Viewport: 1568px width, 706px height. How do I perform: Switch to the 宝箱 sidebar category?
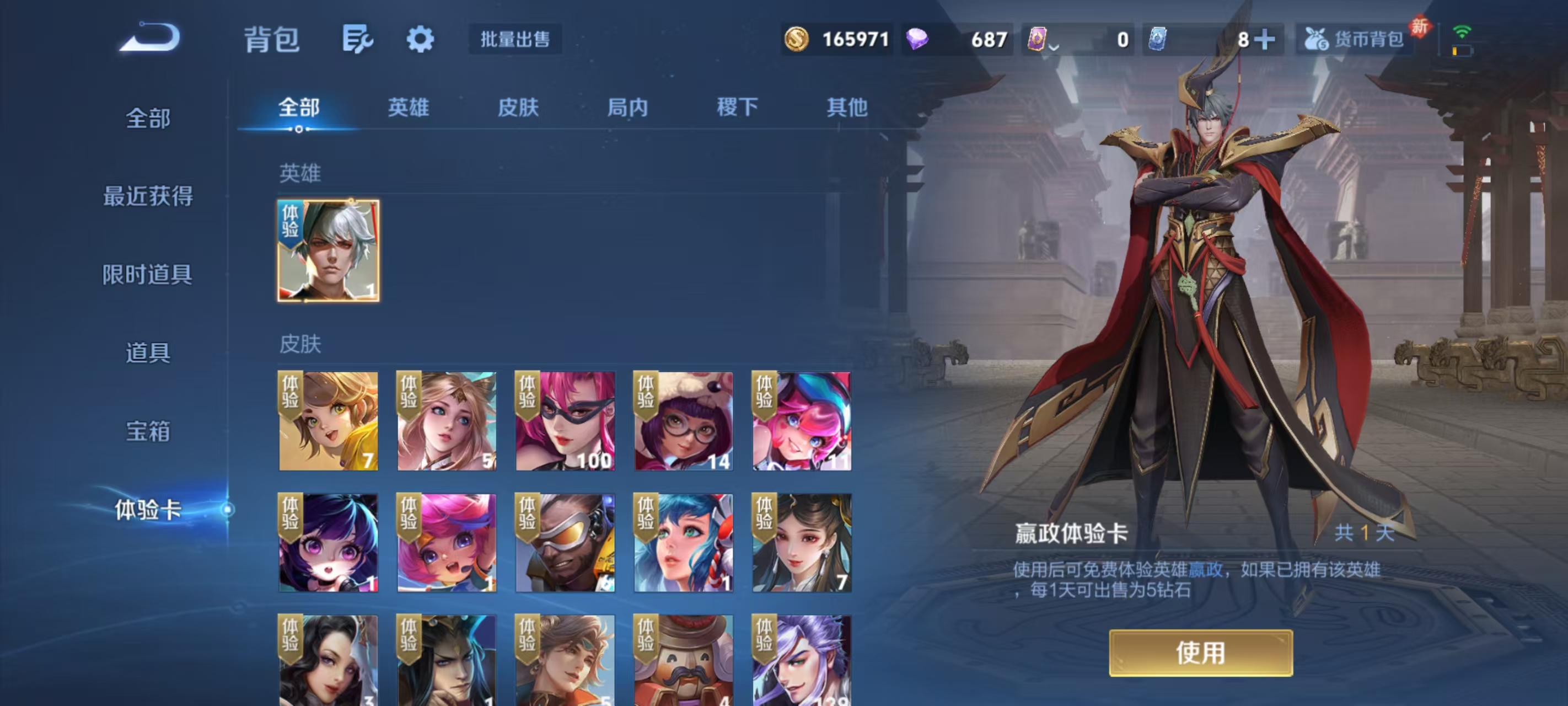point(148,432)
